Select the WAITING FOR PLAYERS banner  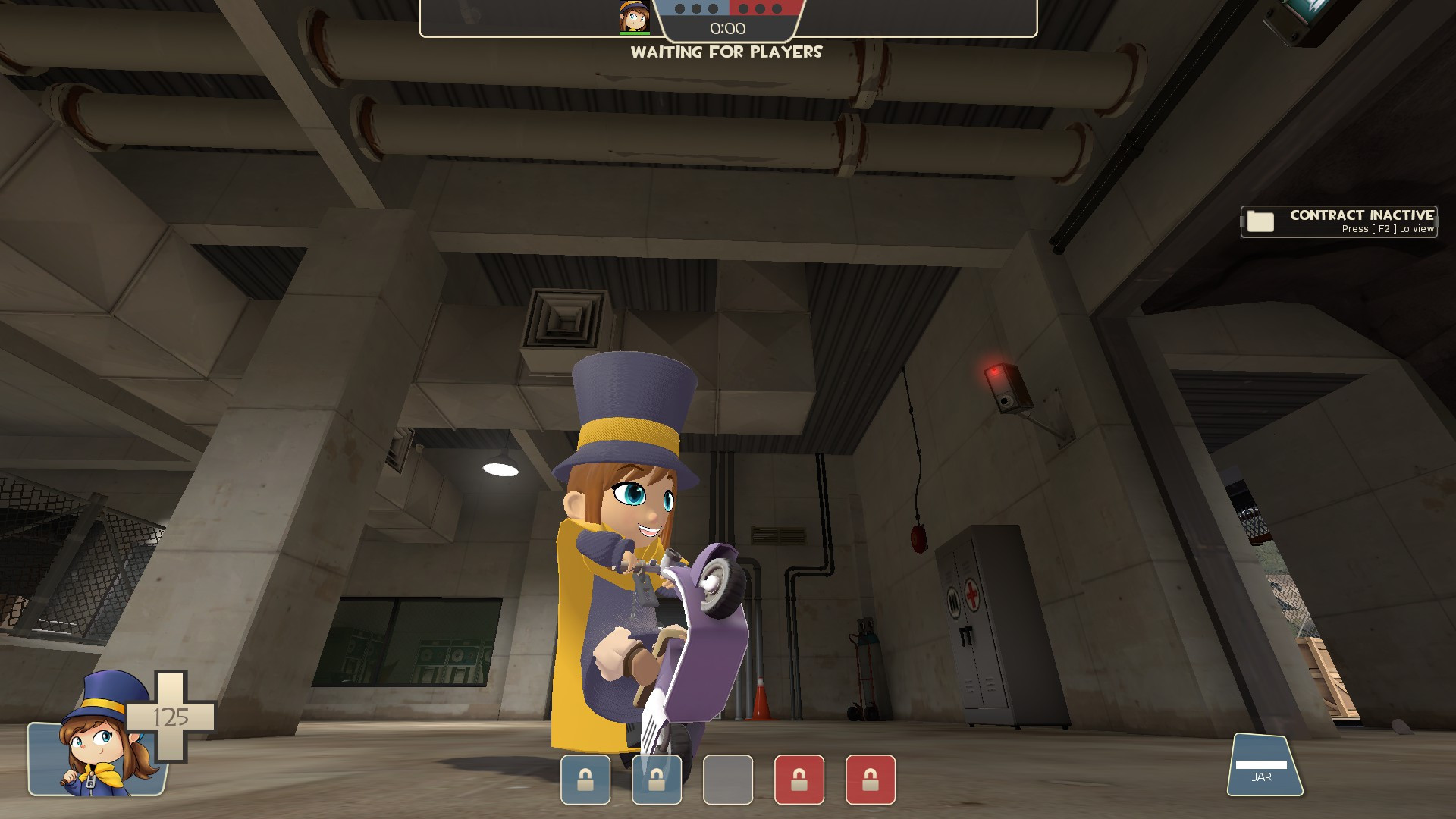point(727,53)
